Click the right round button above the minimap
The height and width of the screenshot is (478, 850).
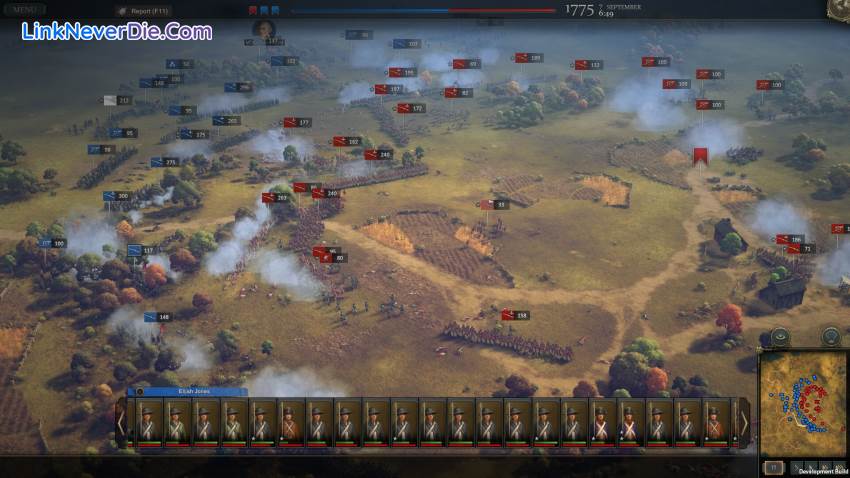tap(830, 337)
